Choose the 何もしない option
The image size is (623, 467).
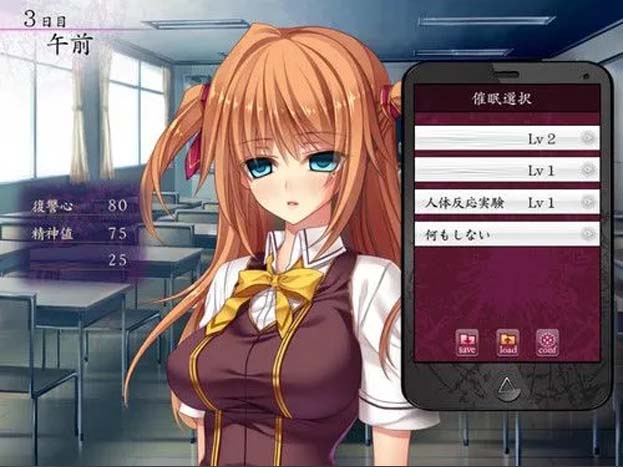click(x=506, y=234)
